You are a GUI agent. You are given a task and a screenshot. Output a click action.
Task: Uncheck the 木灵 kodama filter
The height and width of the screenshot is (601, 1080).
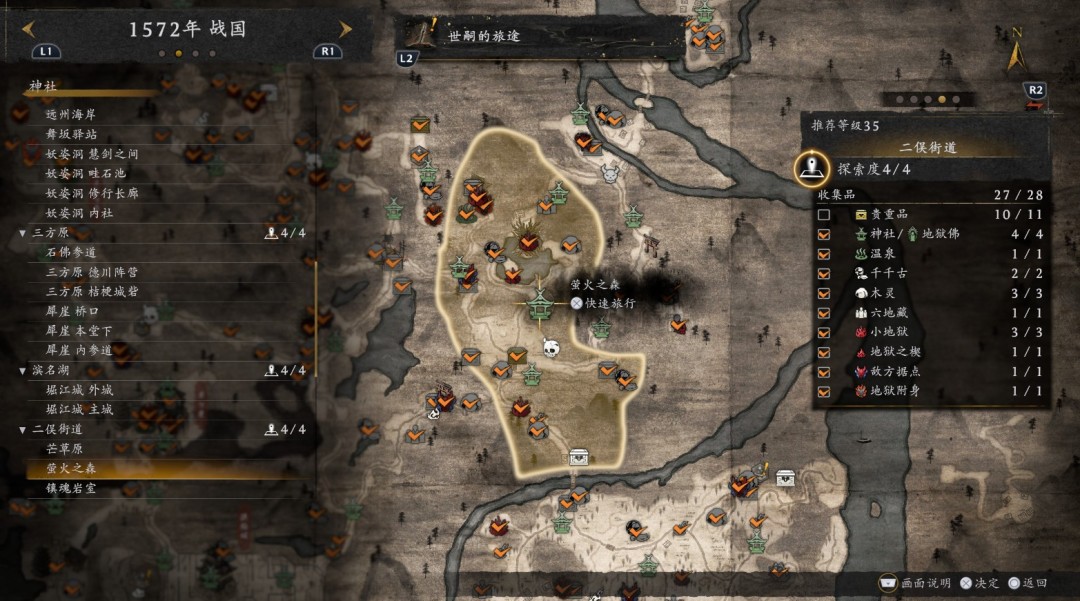(823, 292)
